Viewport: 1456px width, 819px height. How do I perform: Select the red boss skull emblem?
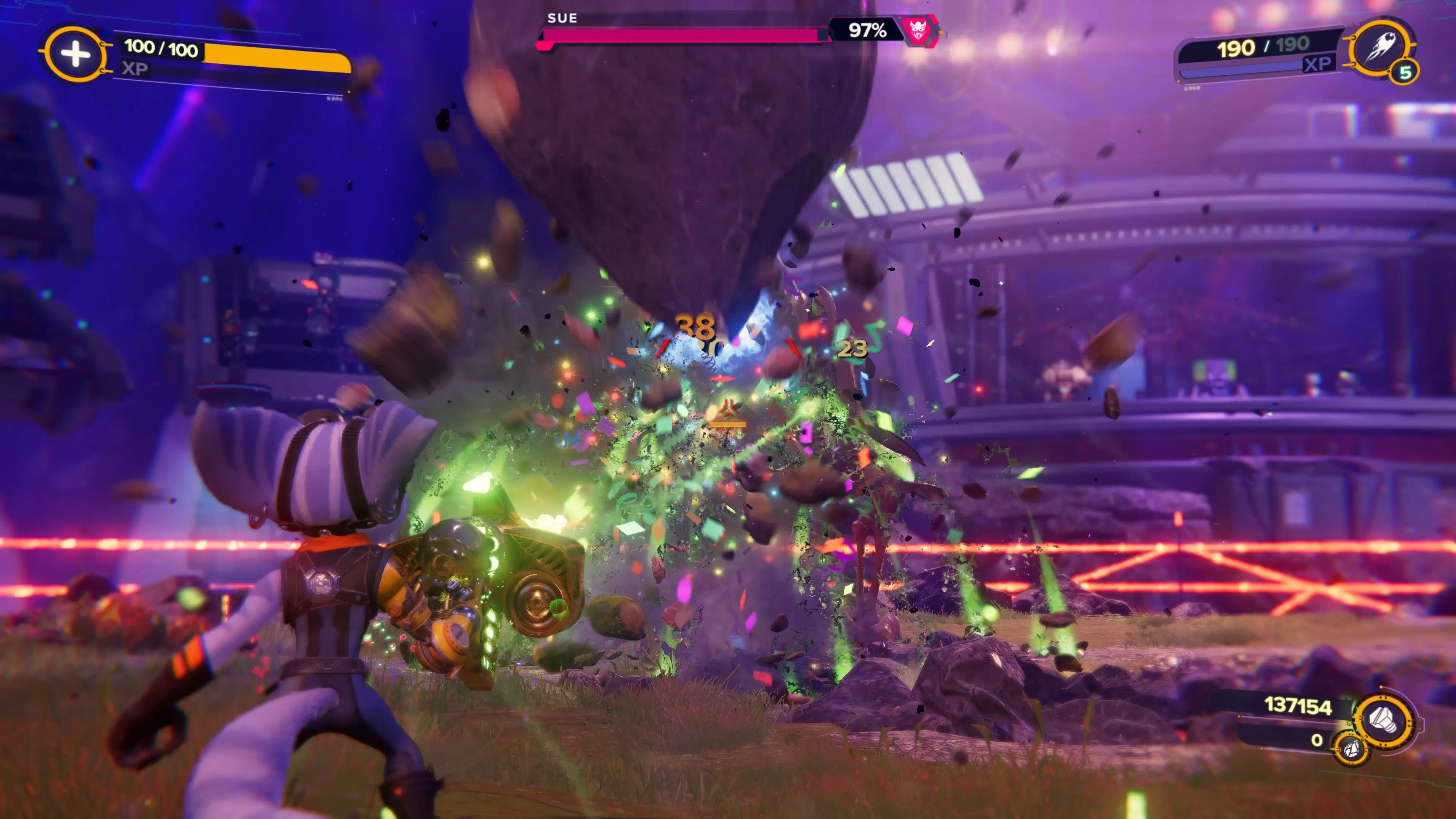click(x=917, y=30)
